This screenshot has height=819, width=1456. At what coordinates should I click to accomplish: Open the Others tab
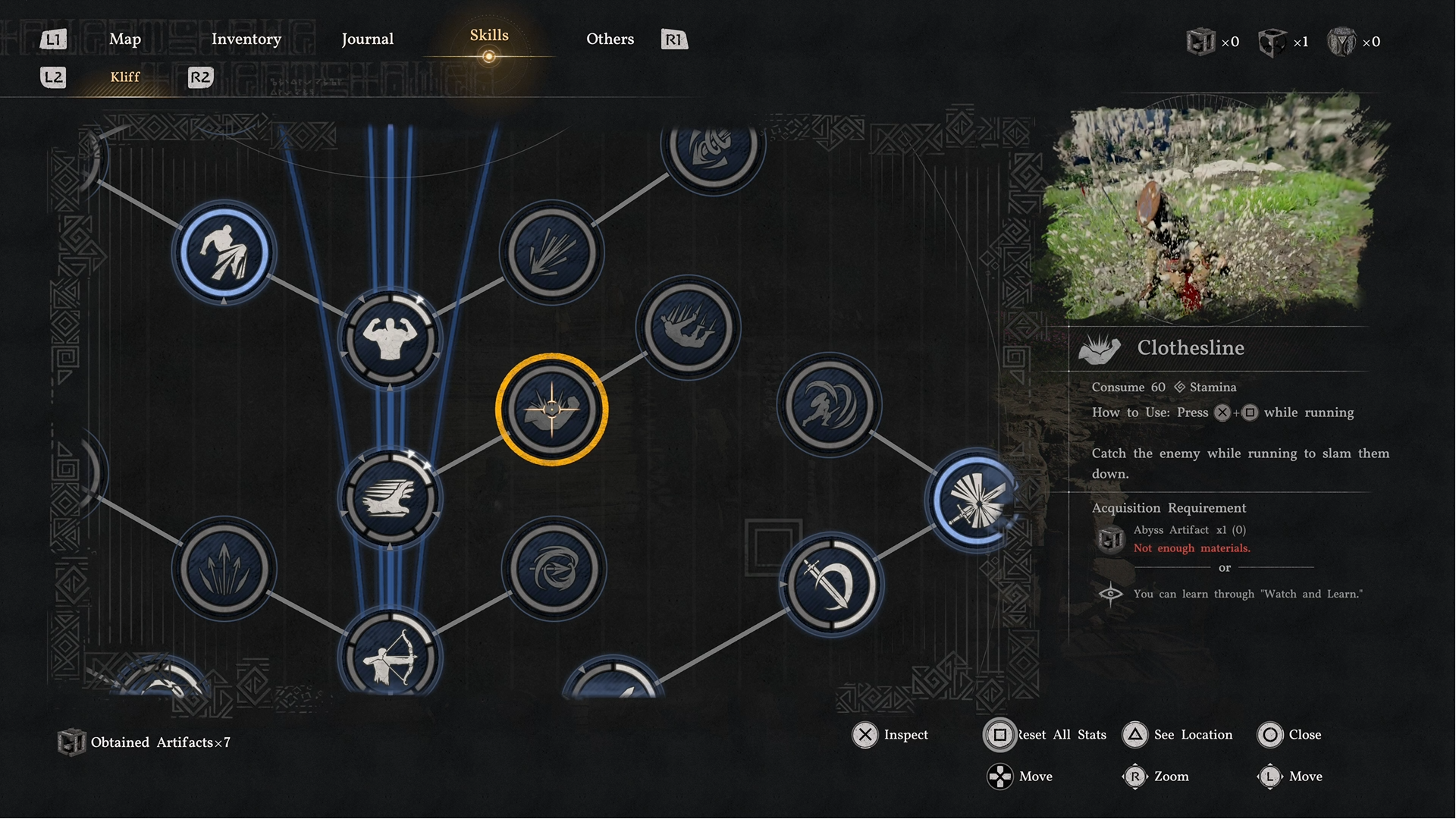(610, 39)
